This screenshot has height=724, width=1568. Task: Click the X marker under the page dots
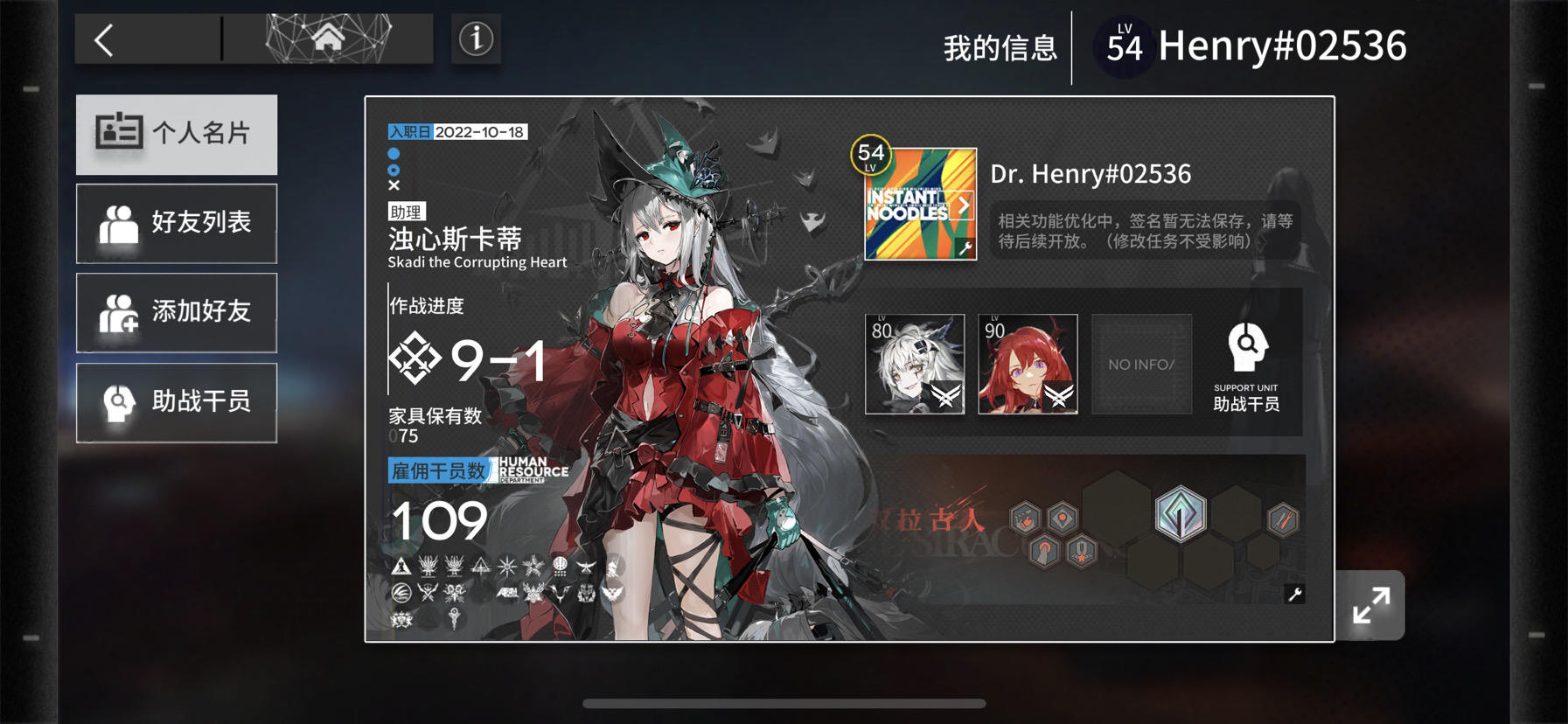[x=394, y=184]
